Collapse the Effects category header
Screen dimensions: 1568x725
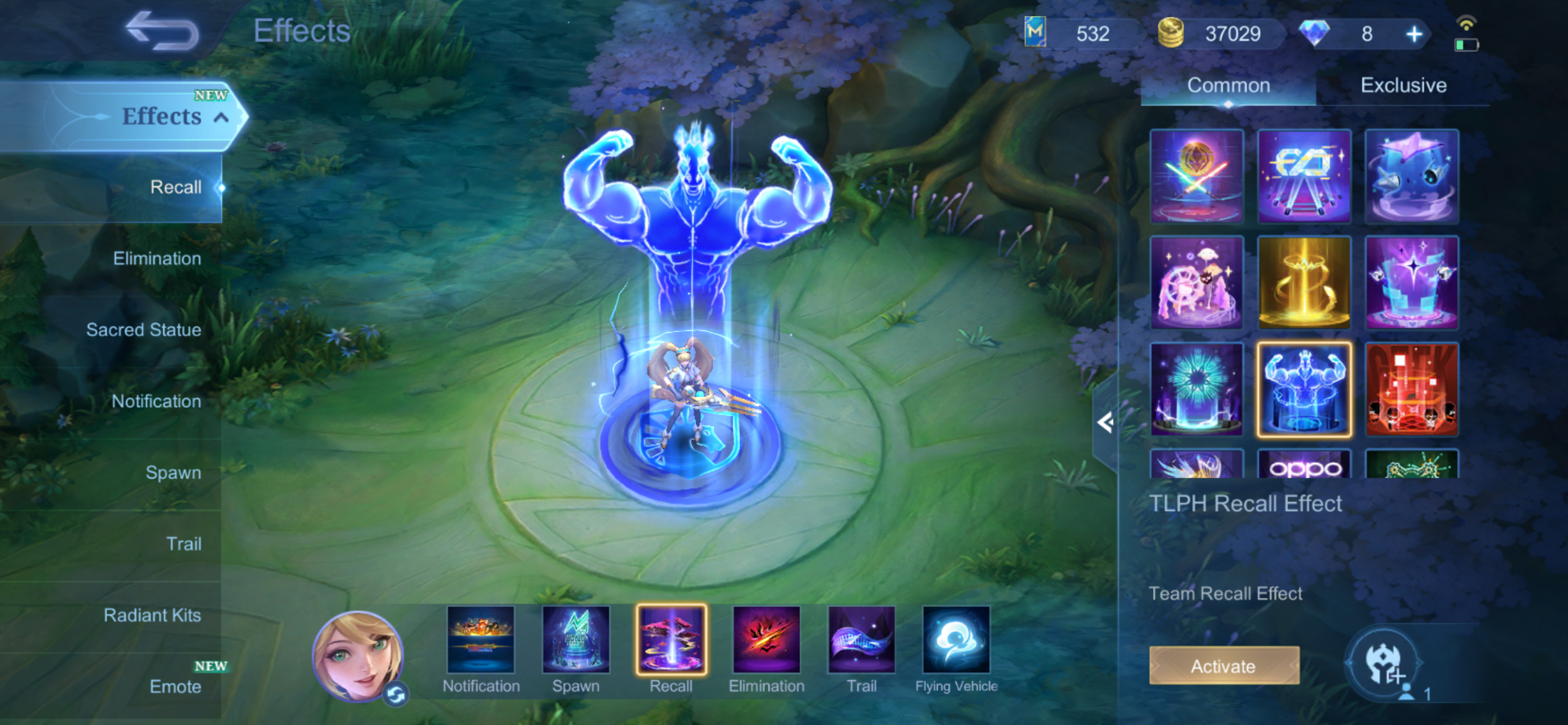[x=221, y=116]
